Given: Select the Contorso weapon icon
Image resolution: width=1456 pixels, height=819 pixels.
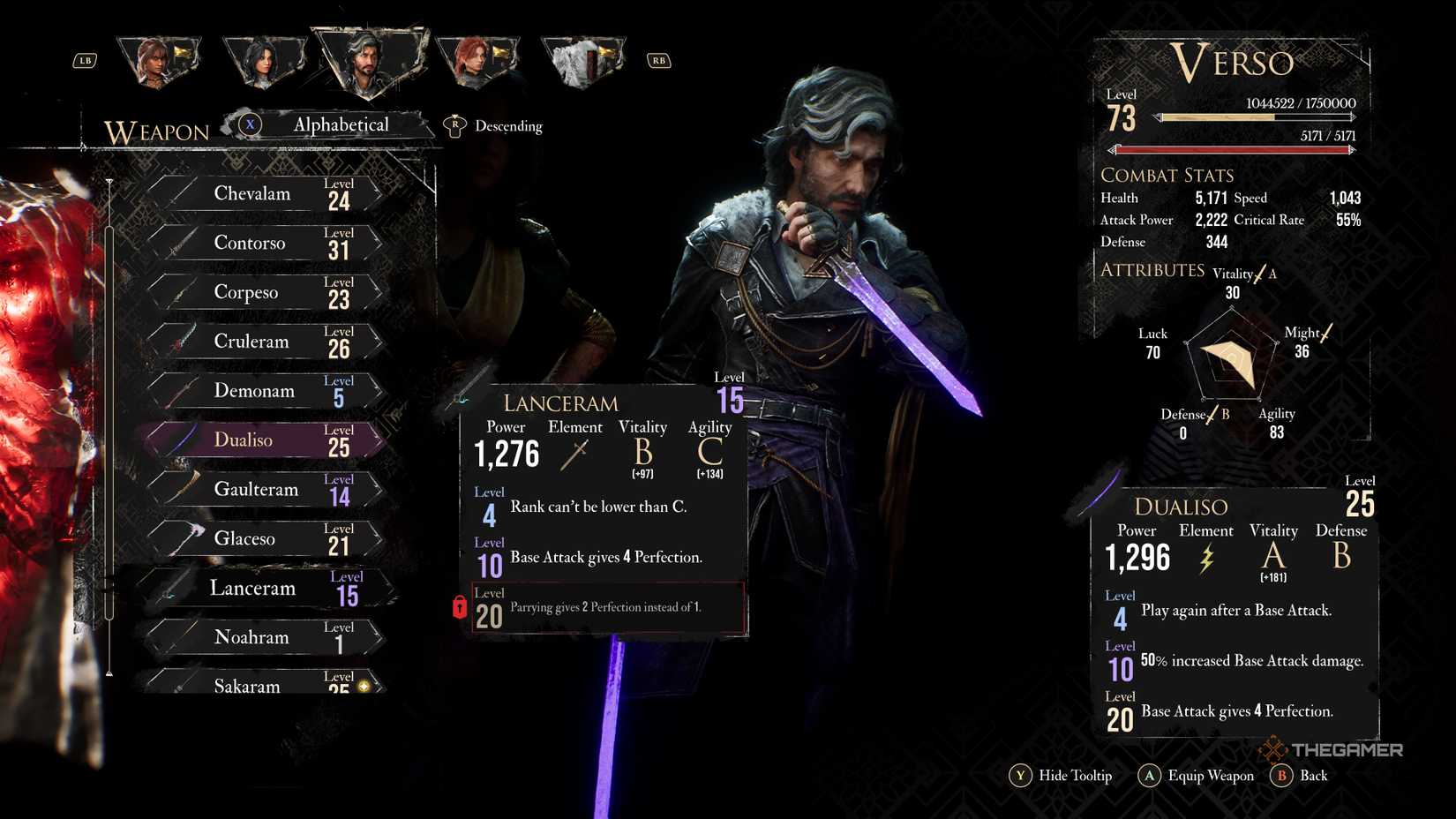Looking at the screenshot, I should (184, 241).
